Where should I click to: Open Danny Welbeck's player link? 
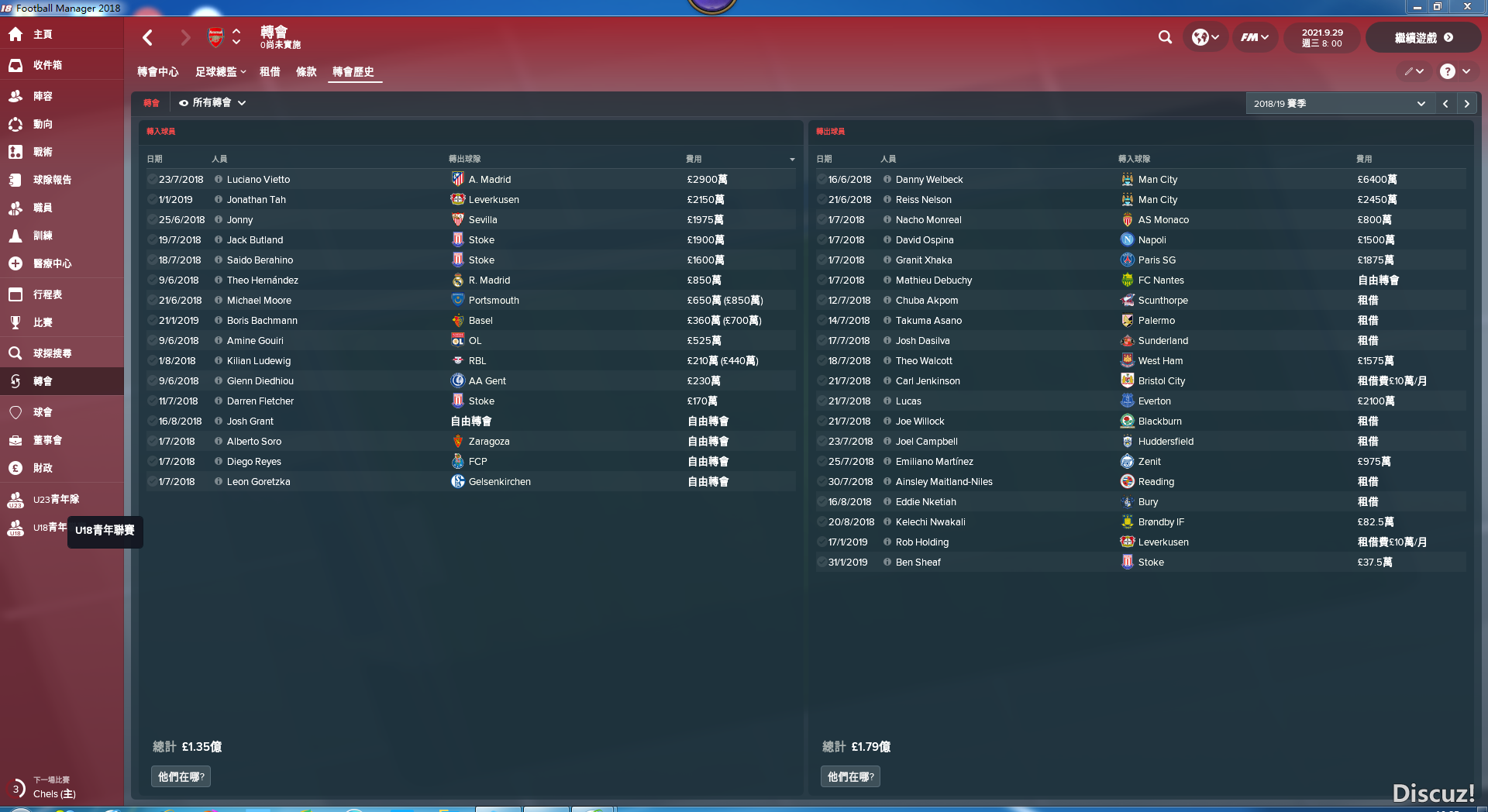pos(928,180)
